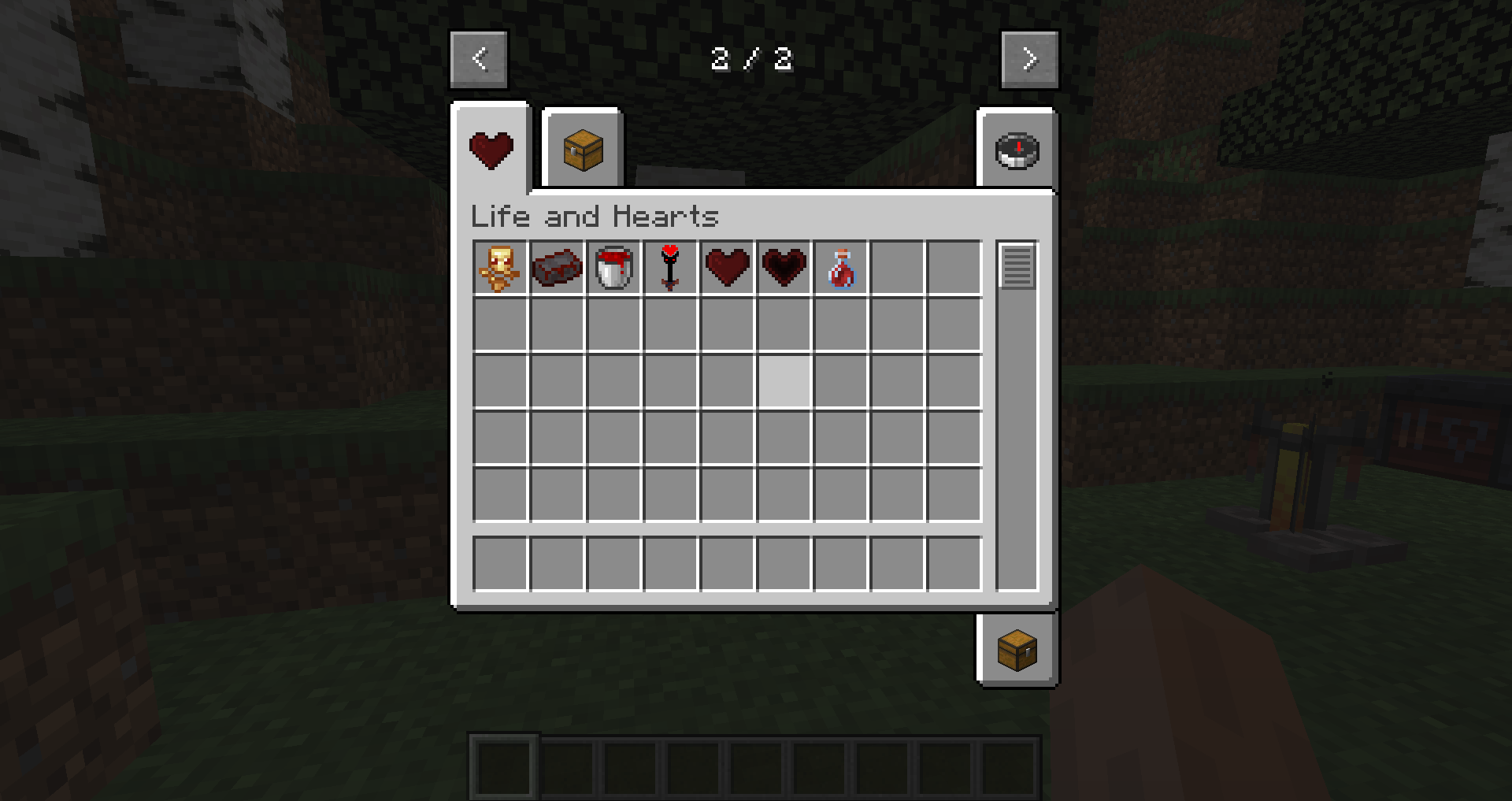Select the dark withered heart item

tap(783, 266)
